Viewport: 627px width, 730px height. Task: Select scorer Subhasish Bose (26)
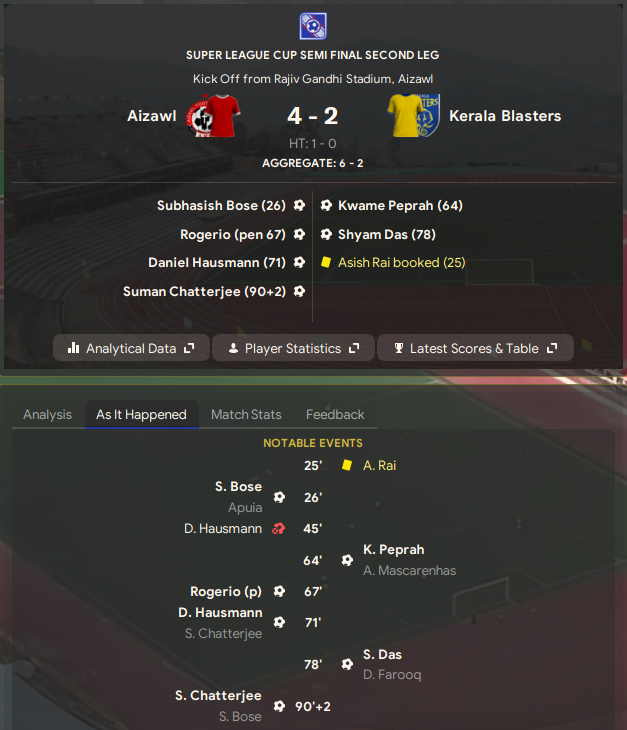[x=221, y=205]
